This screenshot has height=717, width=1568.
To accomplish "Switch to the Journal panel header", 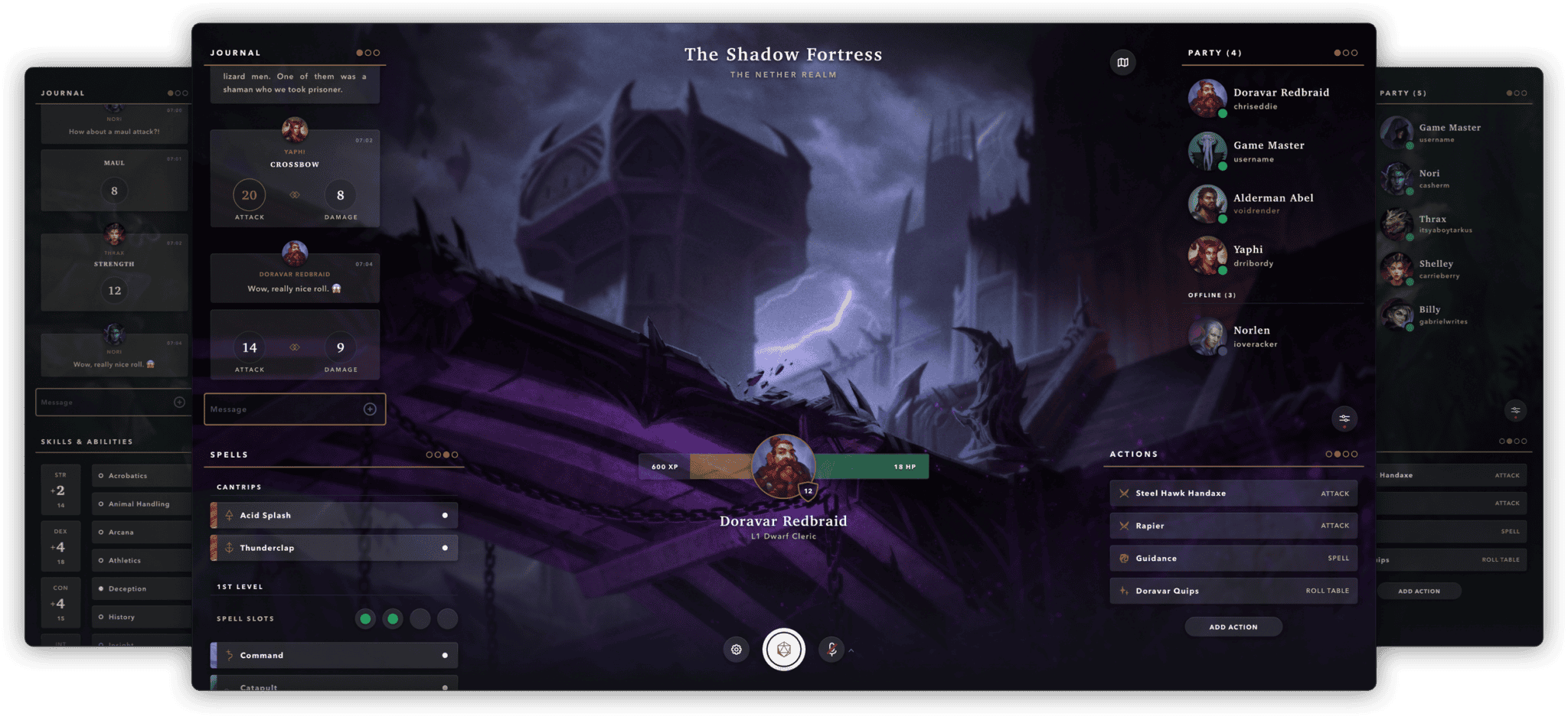I will click(235, 52).
